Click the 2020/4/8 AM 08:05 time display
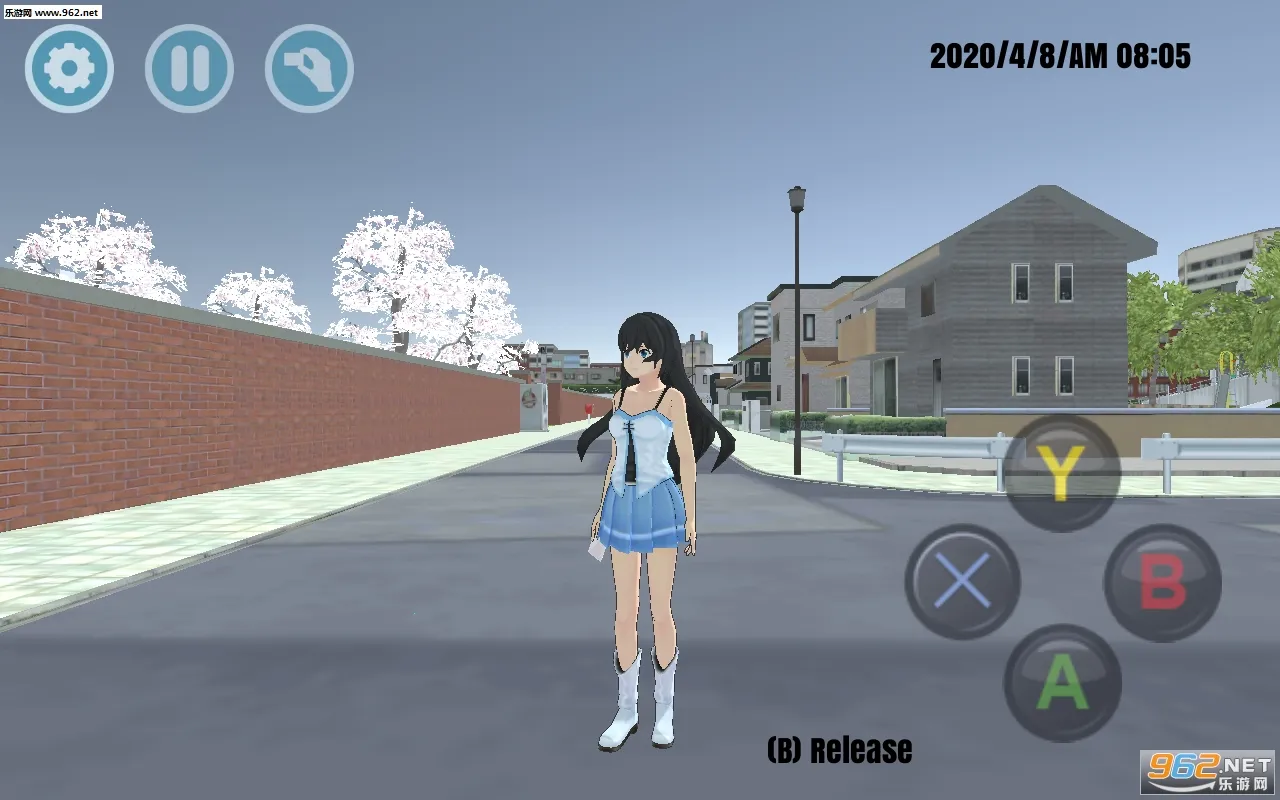Screen dimensions: 1280x800 pos(1058,57)
